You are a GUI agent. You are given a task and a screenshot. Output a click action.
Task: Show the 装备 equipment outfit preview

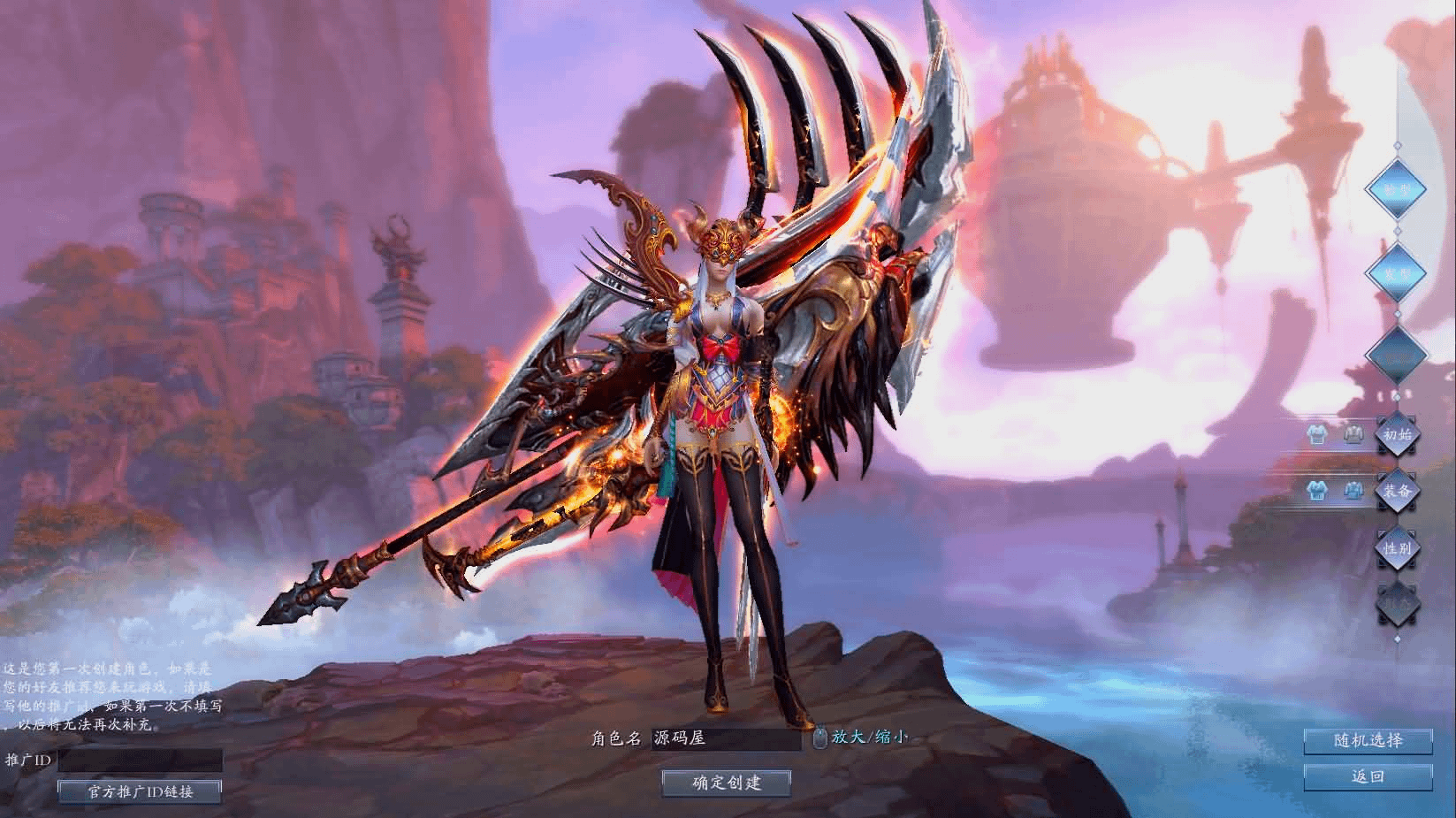(1397, 491)
